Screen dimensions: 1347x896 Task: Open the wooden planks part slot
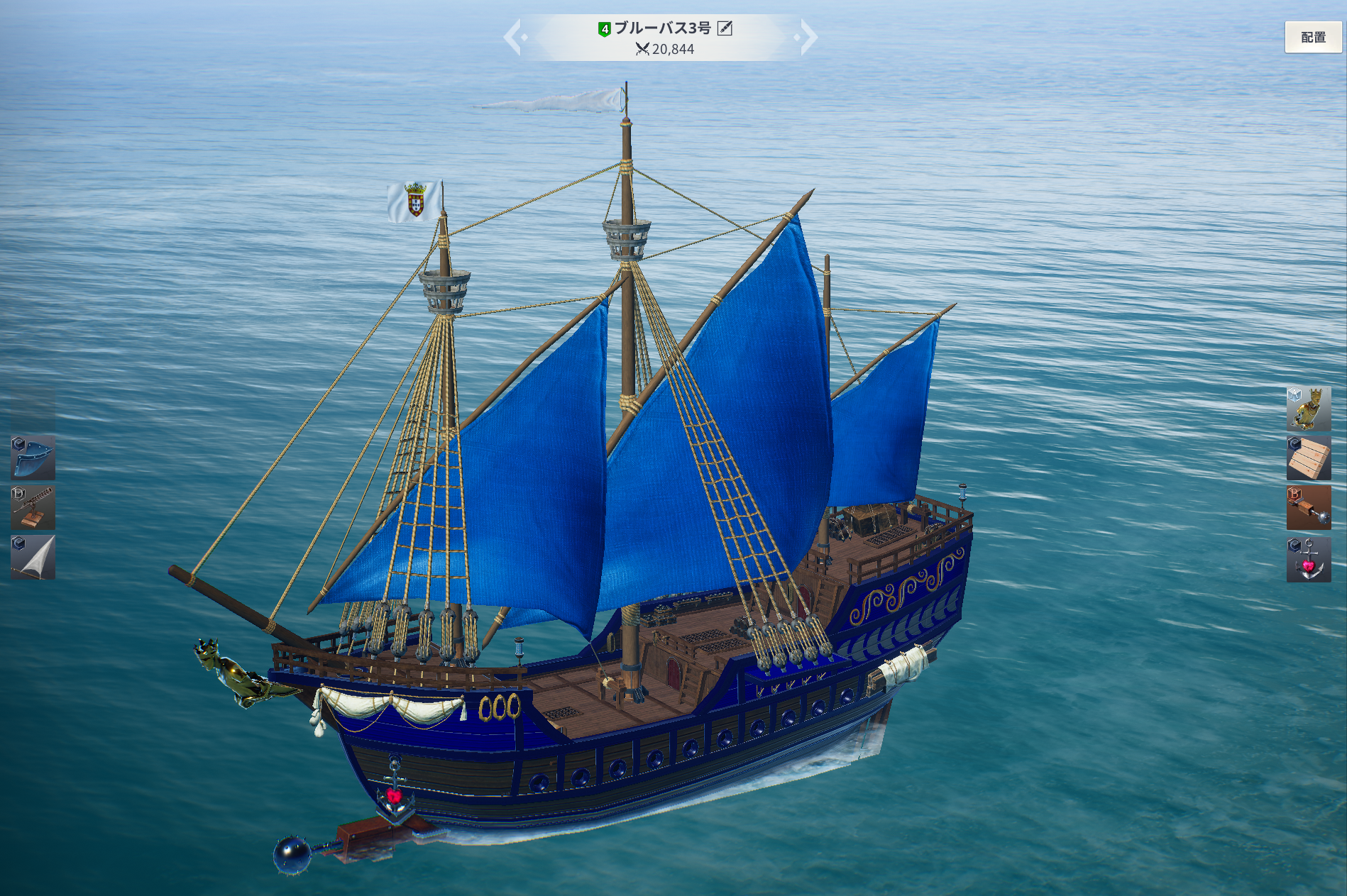pos(1308,458)
